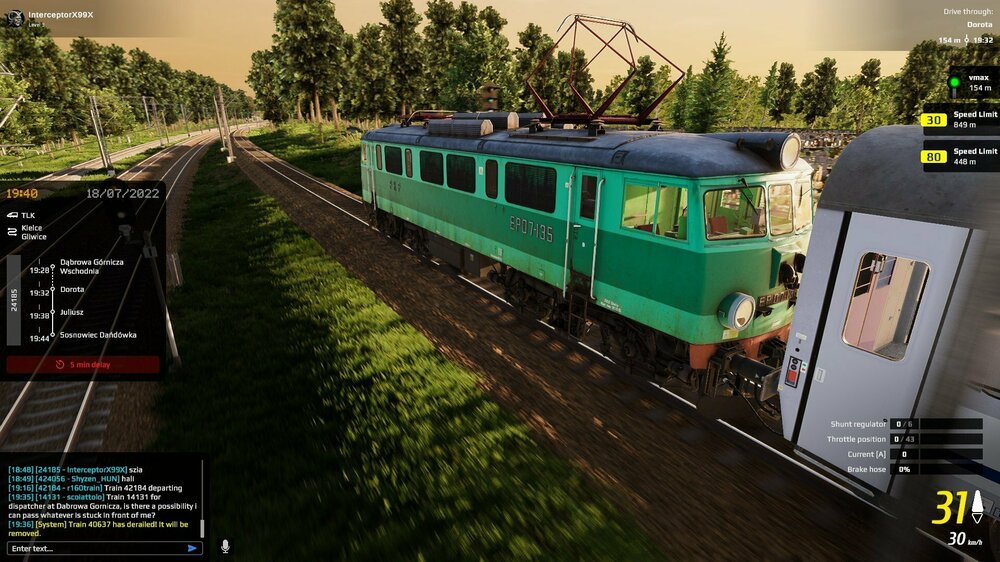The width and height of the screenshot is (1000, 562).
Task: Select the InterceptorX99X player avatar
Action: click(15, 17)
